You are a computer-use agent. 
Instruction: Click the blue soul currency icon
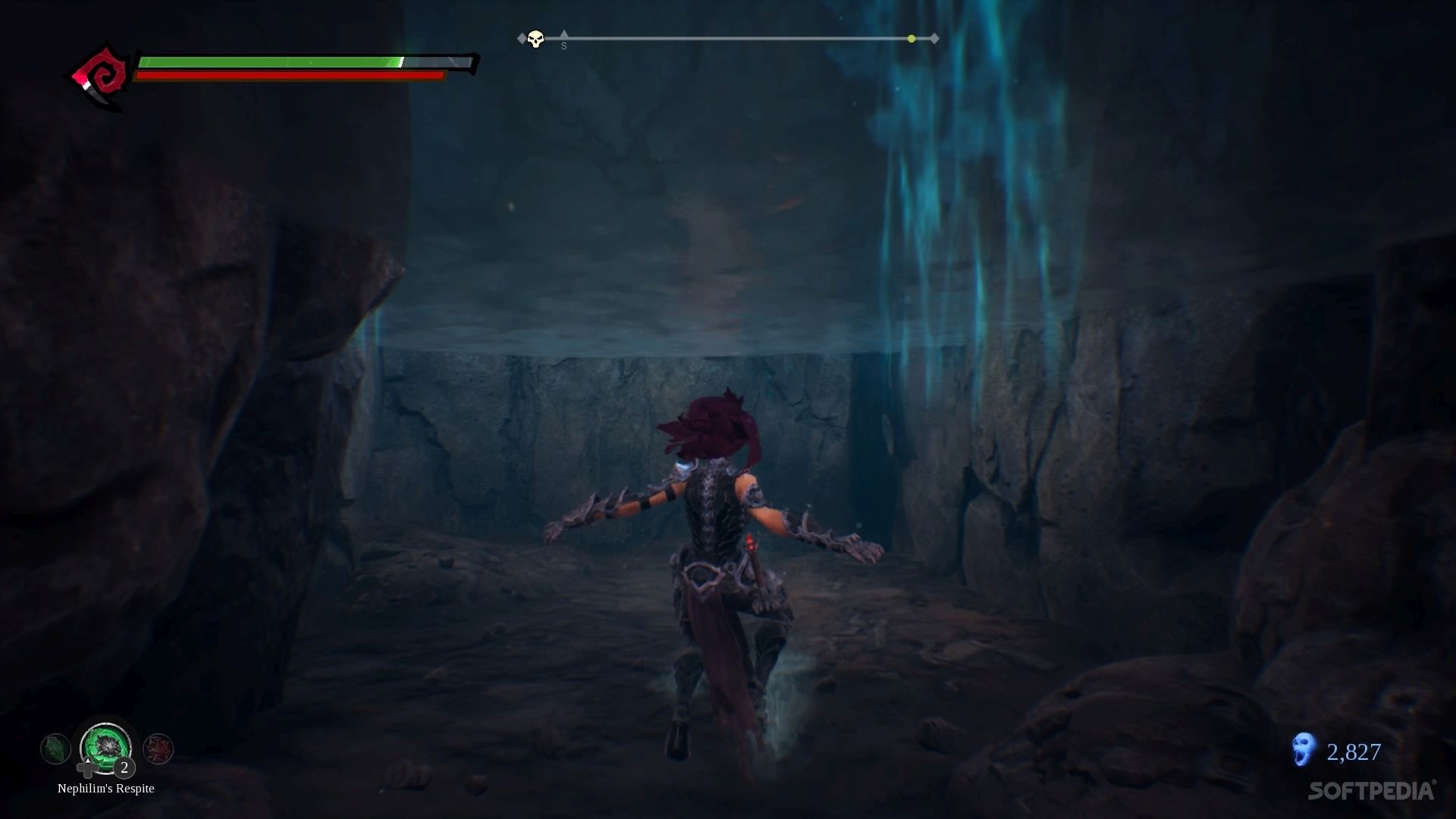pos(1303,749)
